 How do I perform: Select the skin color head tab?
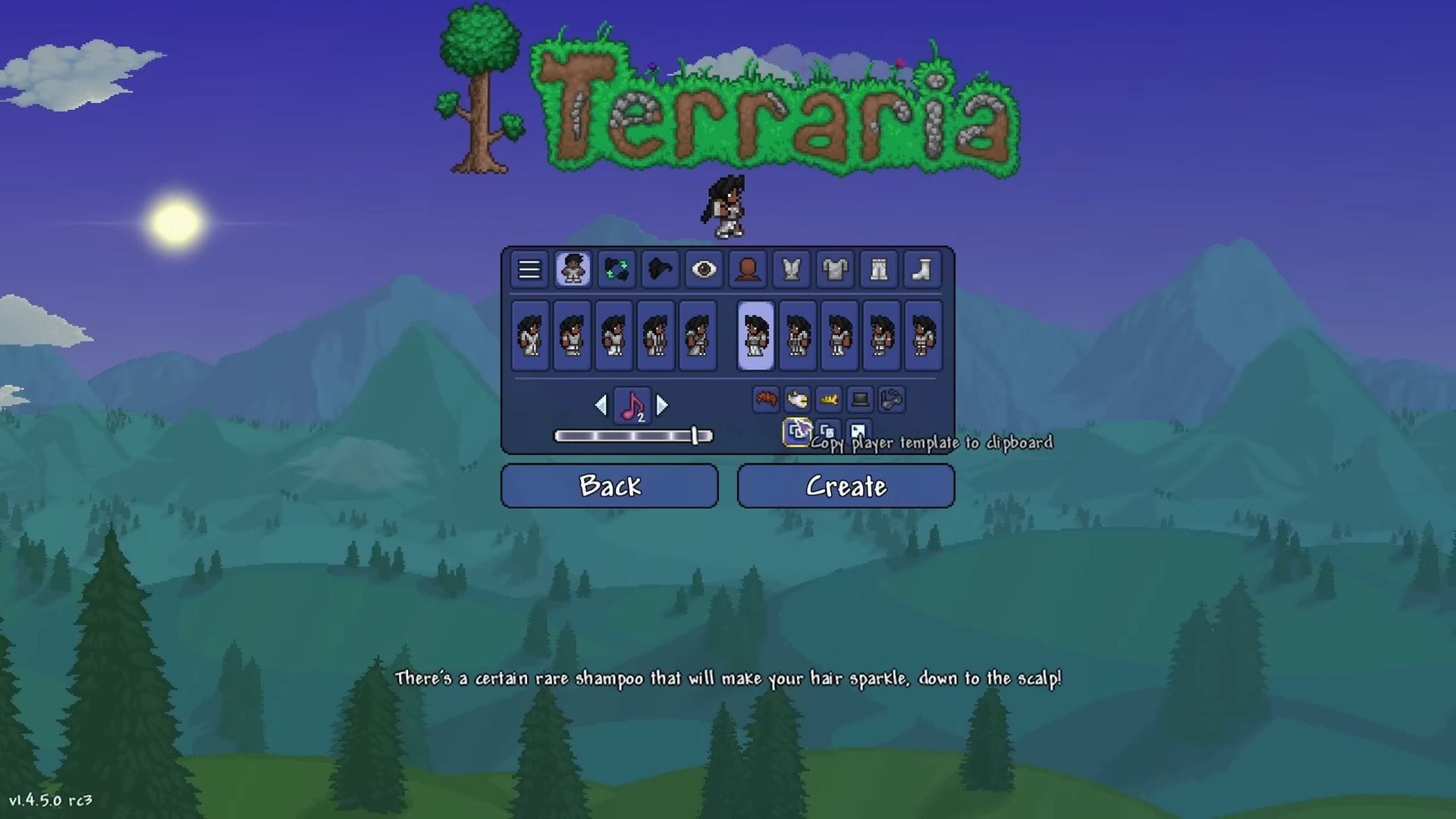coord(748,269)
